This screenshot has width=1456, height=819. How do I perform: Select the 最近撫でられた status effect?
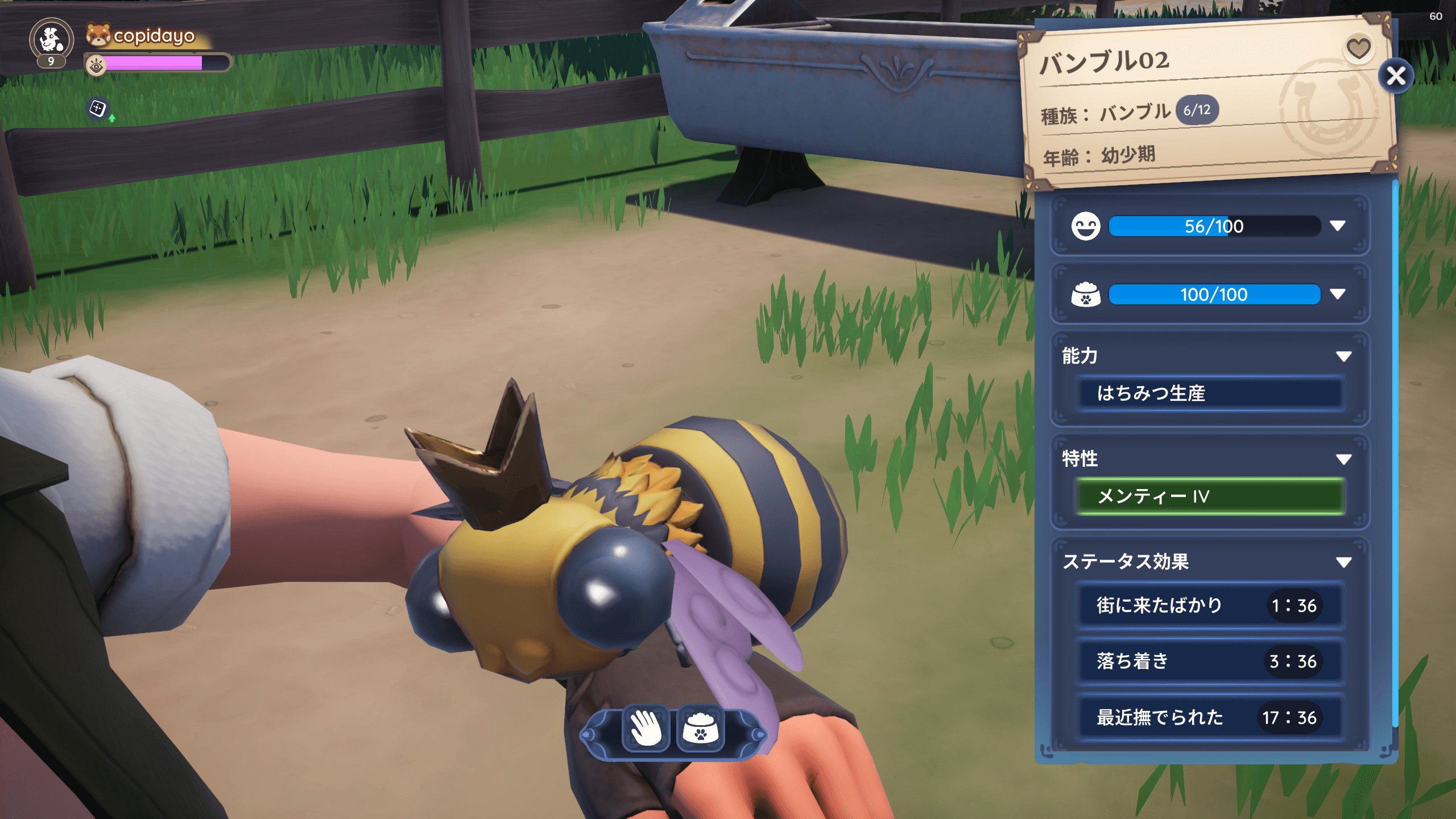1210,718
